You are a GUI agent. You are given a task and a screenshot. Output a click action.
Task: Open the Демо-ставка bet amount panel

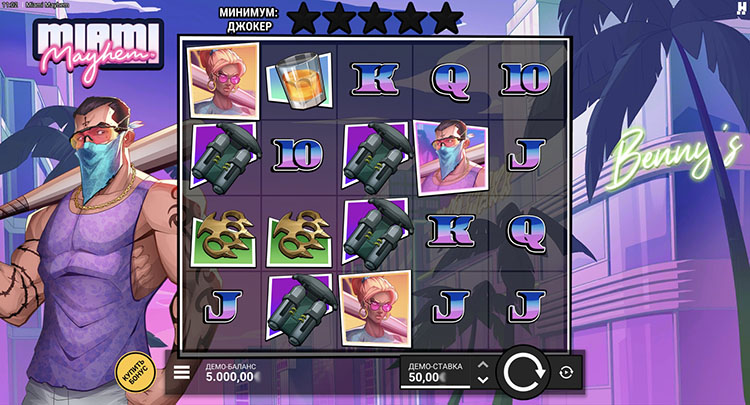click(436, 373)
